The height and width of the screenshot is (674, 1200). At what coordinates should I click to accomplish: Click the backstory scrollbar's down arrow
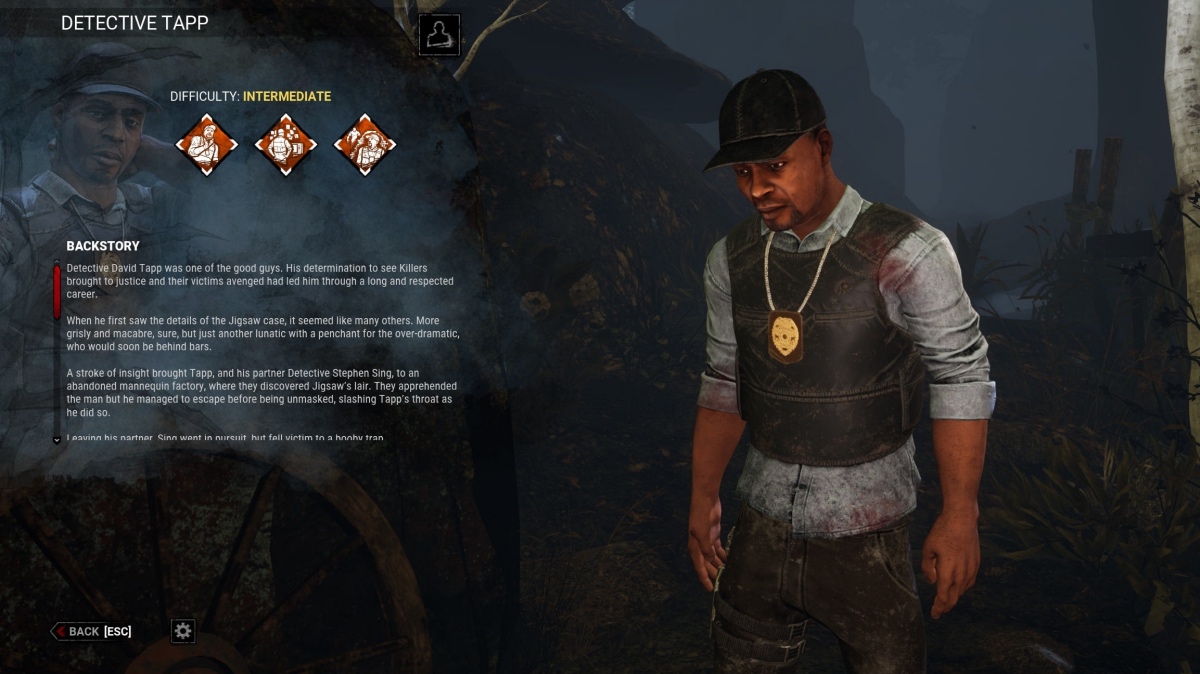coord(57,439)
